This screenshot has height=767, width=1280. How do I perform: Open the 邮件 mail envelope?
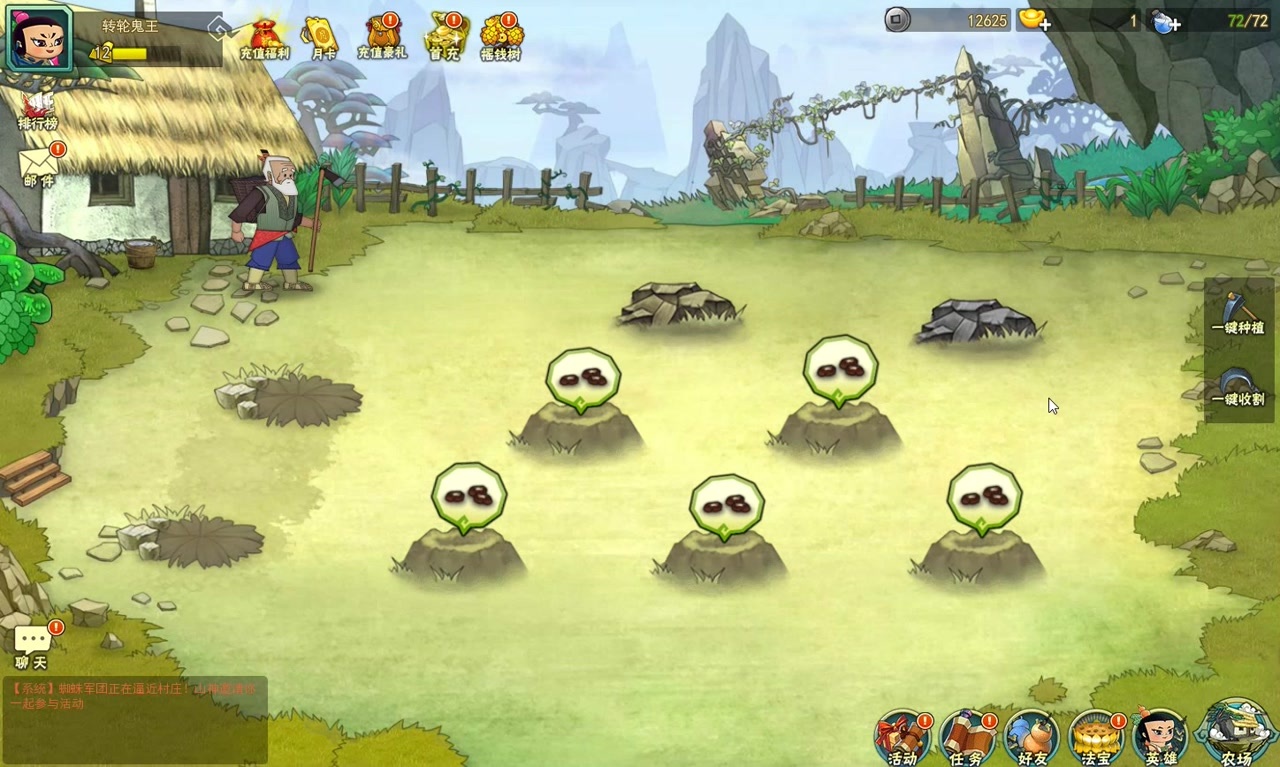(x=39, y=164)
